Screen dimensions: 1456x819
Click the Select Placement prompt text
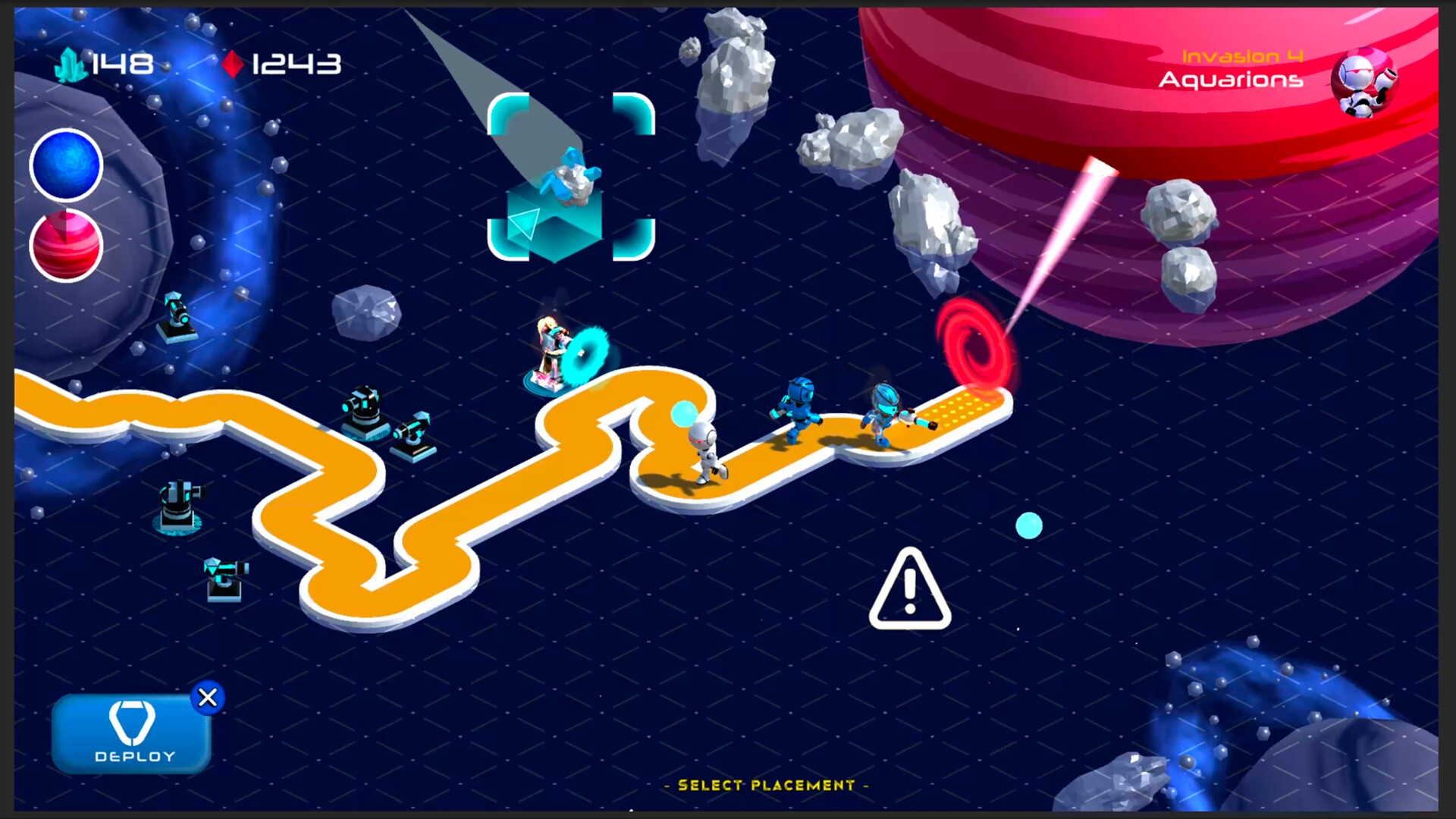tap(764, 786)
